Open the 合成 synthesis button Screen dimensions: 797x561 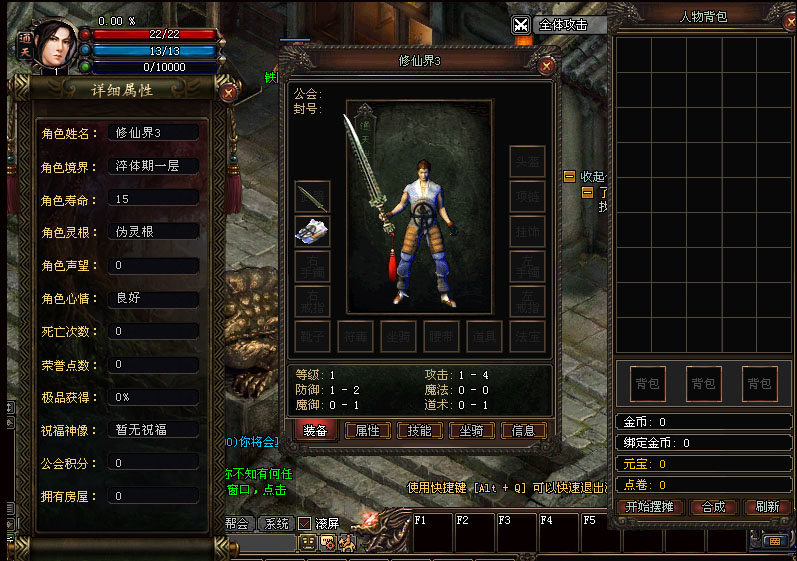tap(713, 507)
